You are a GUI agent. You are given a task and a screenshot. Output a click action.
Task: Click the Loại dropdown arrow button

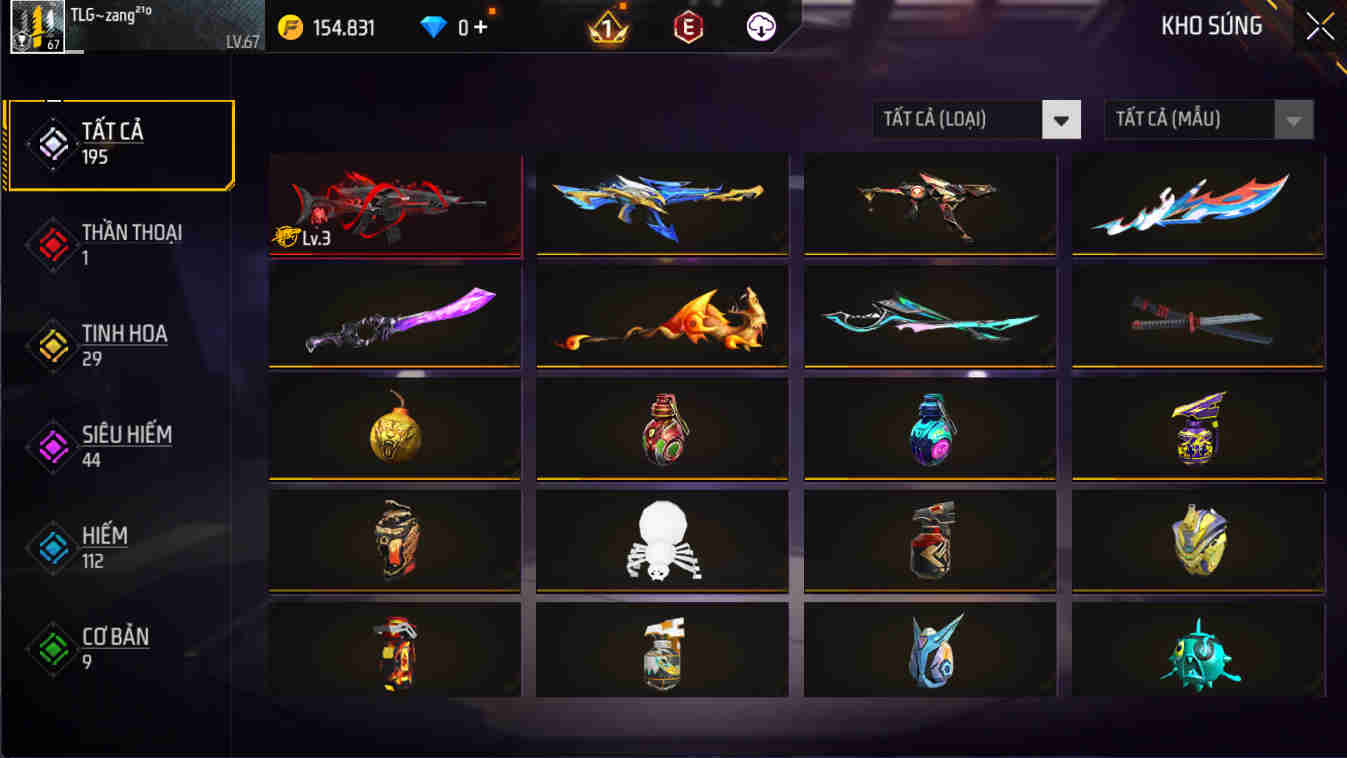point(1063,119)
